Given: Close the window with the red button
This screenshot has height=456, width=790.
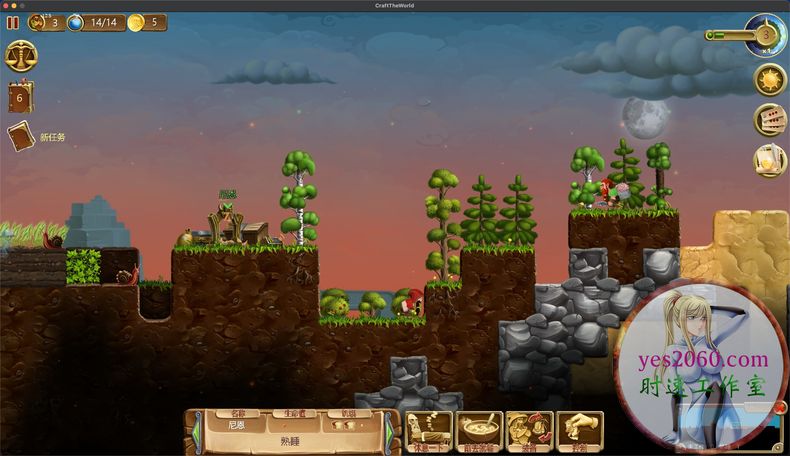Looking at the screenshot, I should click(x=6, y=5).
